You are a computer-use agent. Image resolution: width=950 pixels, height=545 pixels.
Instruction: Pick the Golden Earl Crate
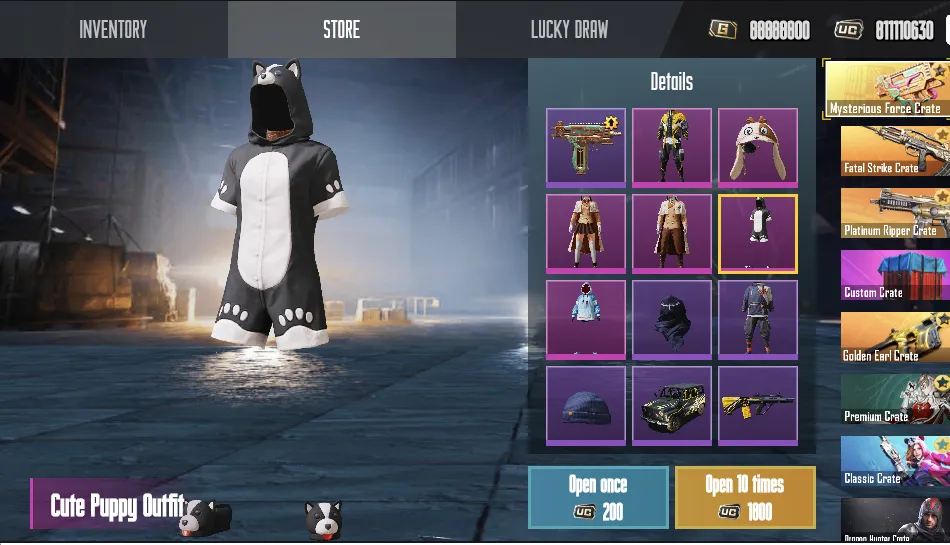point(894,337)
